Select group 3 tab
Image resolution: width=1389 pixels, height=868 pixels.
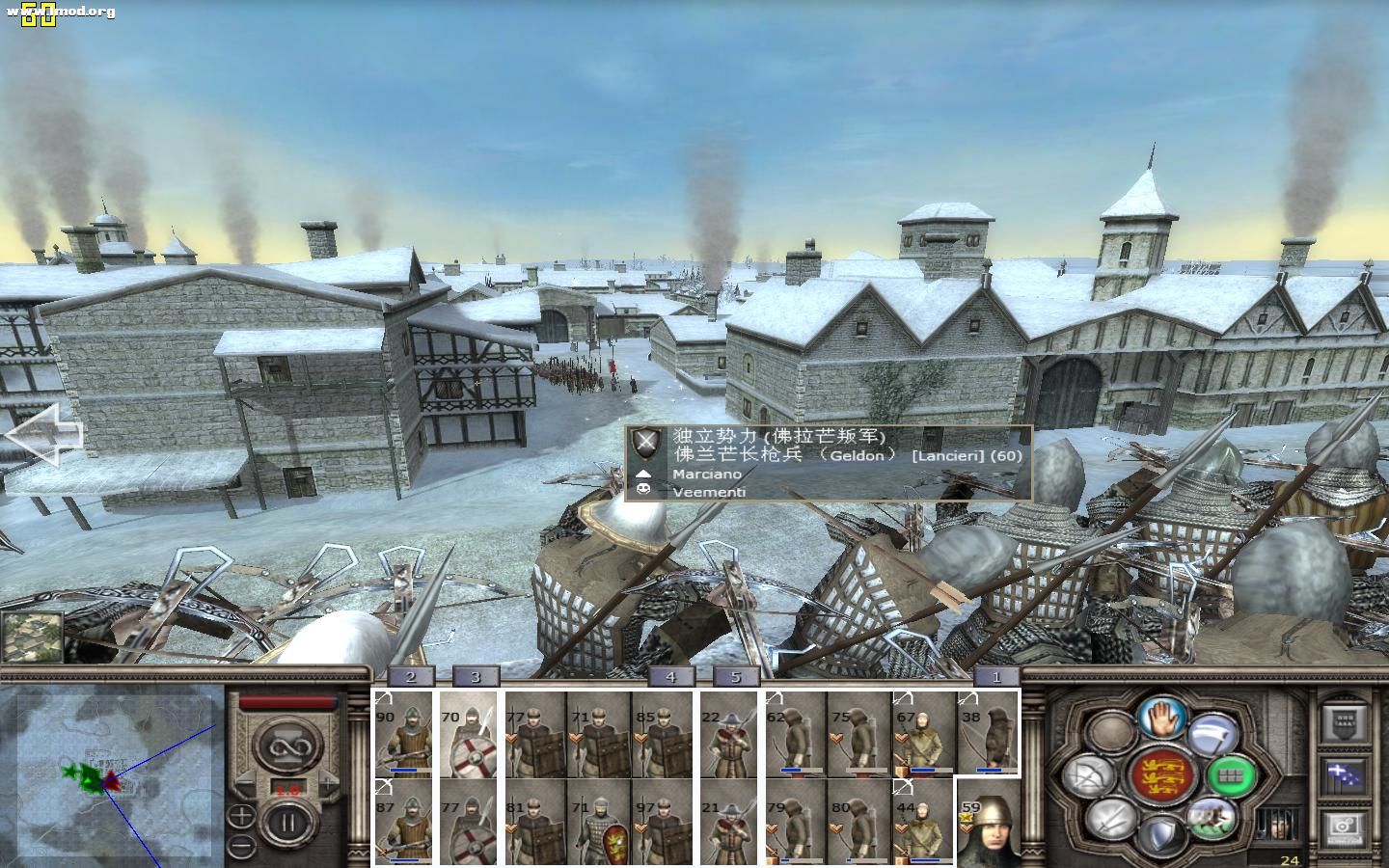click(x=475, y=676)
